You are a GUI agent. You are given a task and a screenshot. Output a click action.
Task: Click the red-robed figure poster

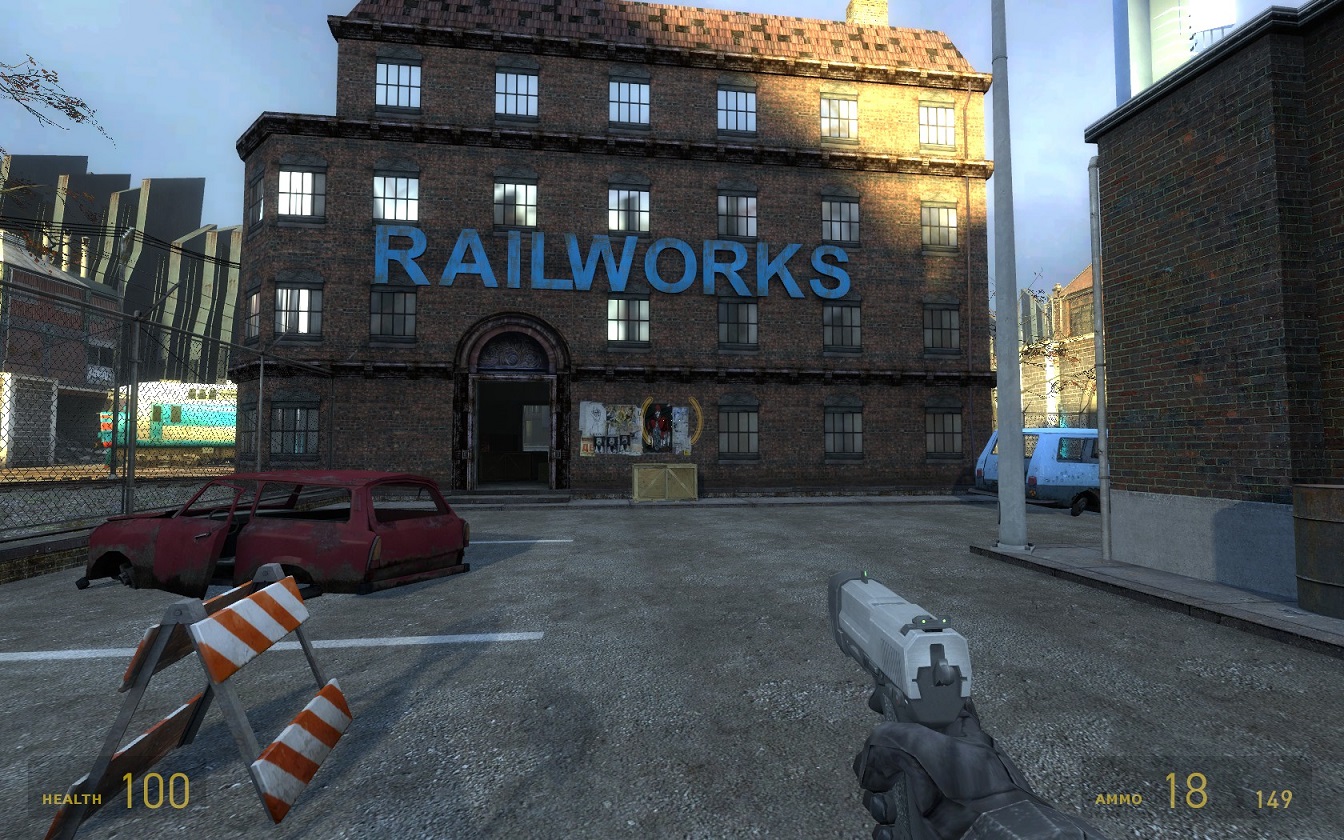pos(657,422)
